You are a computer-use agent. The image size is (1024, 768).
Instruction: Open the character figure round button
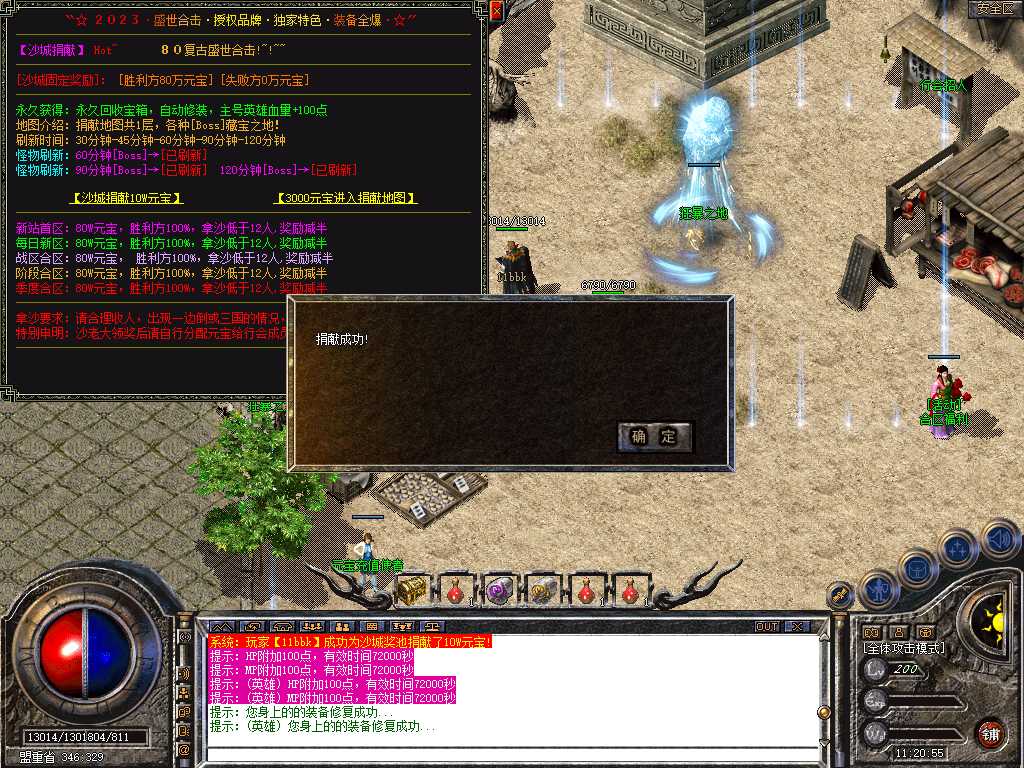tap(878, 589)
